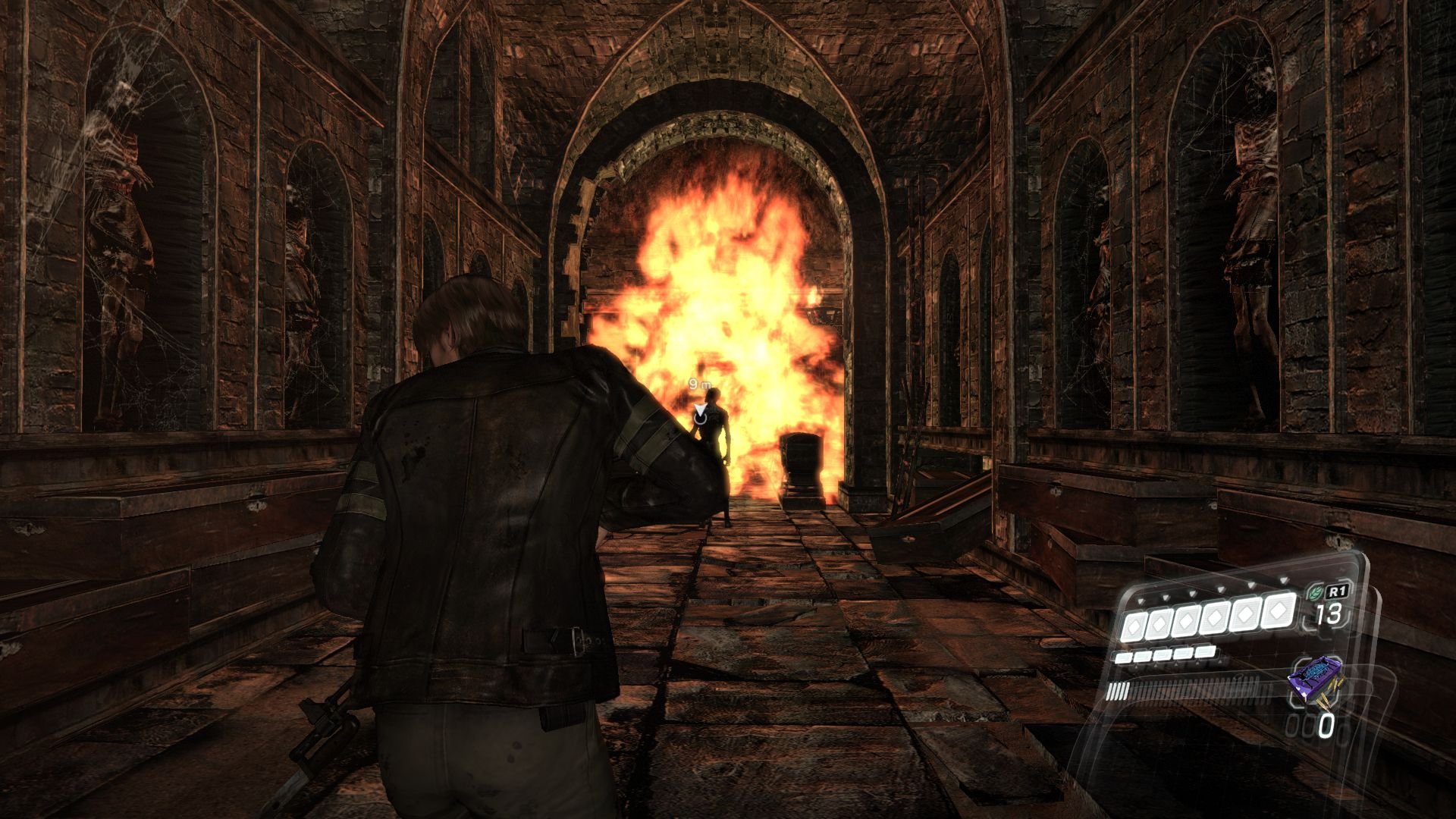Viewport: 1456px width, 819px height.
Task: Click the R1 button prompt badge
Action: 1338,592
